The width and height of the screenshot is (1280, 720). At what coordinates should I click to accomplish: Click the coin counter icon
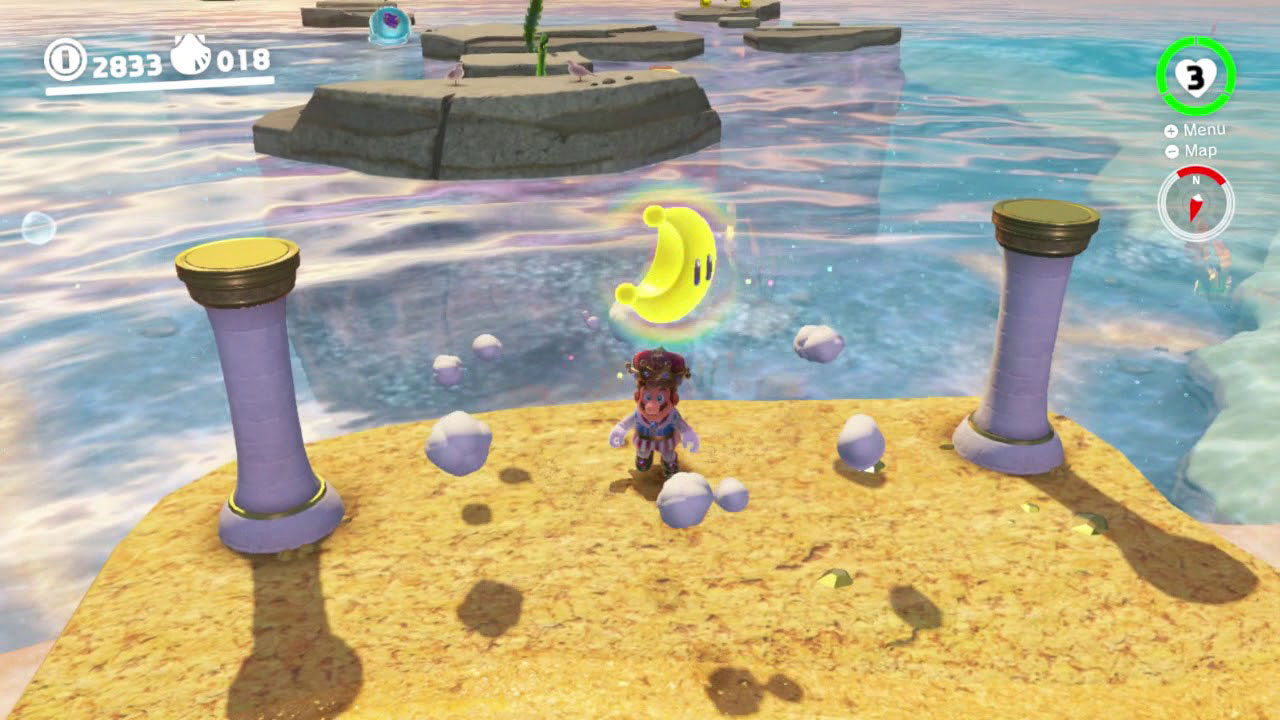pos(65,59)
